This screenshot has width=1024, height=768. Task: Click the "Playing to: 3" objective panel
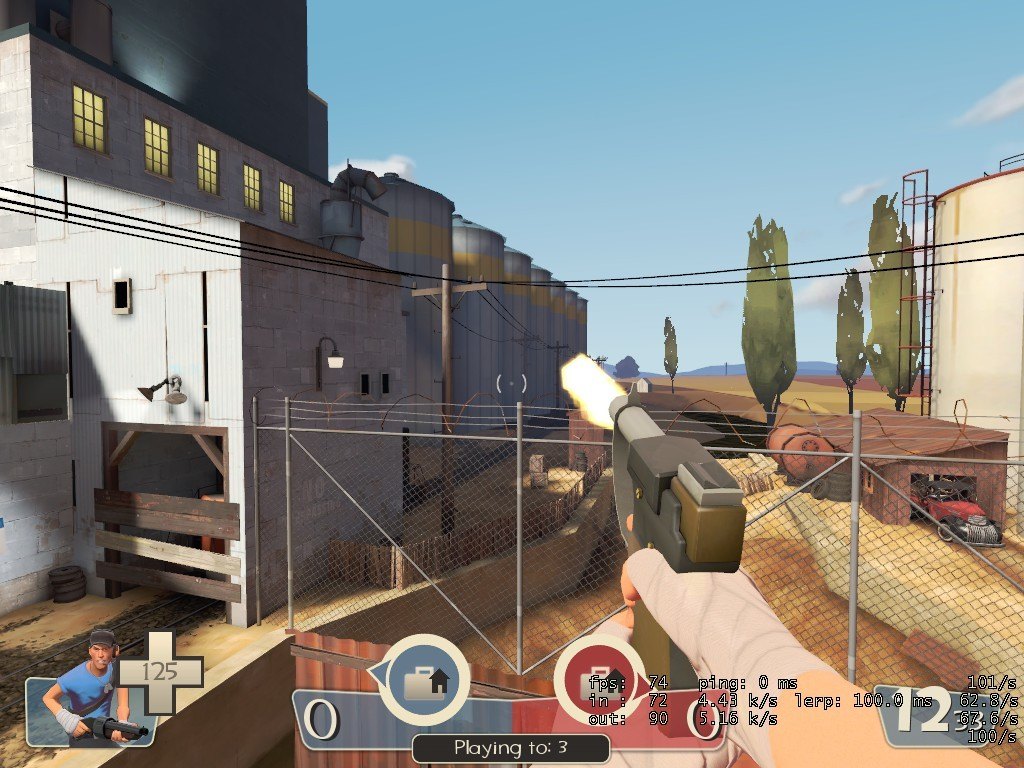point(511,747)
